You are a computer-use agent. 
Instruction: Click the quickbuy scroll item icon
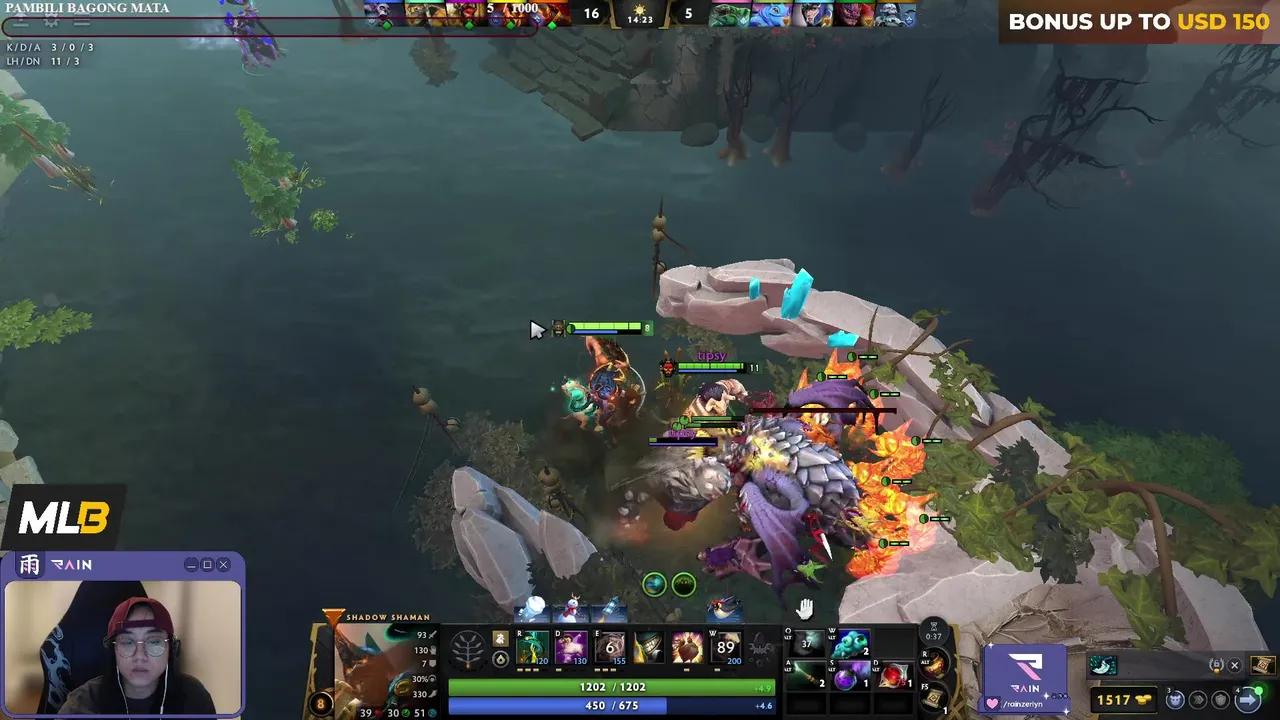pyautogui.click(x=1263, y=666)
